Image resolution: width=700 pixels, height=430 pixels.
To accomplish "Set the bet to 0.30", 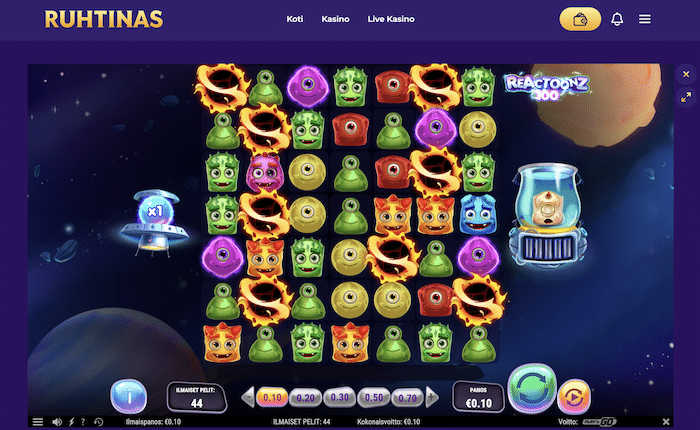I will 338,397.
